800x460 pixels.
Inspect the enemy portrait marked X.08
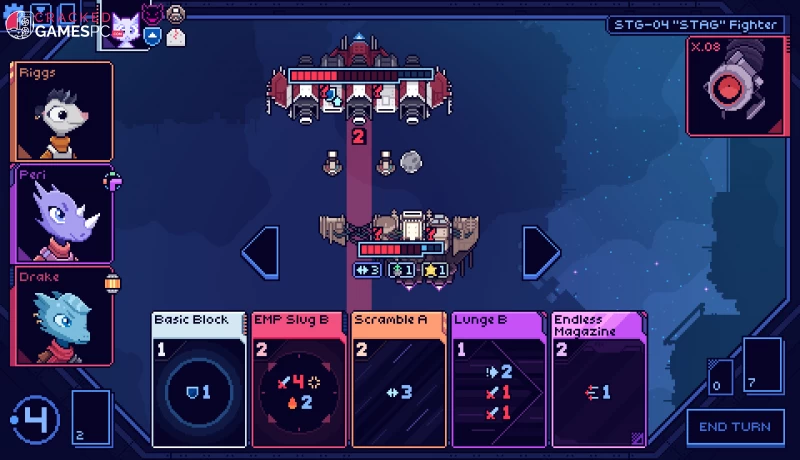tap(733, 84)
